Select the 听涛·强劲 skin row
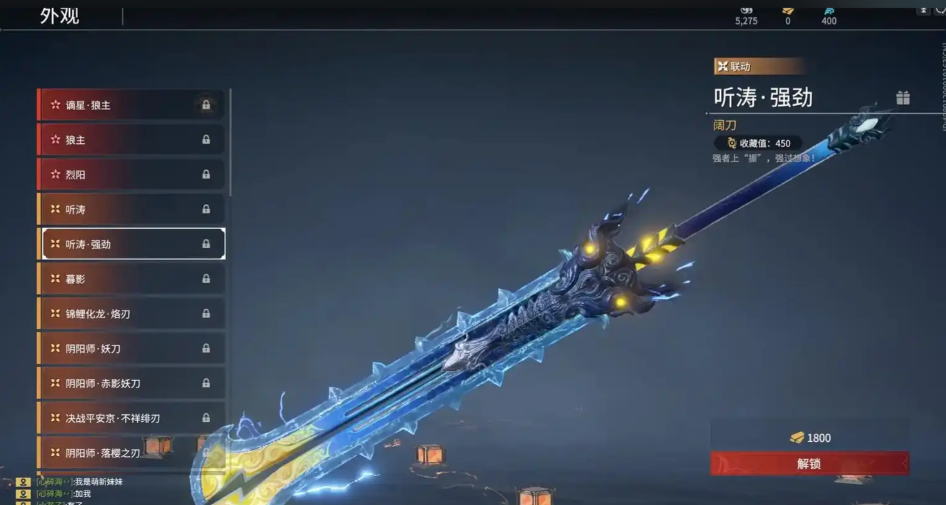 pyautogui.click(x=130, y=244)
